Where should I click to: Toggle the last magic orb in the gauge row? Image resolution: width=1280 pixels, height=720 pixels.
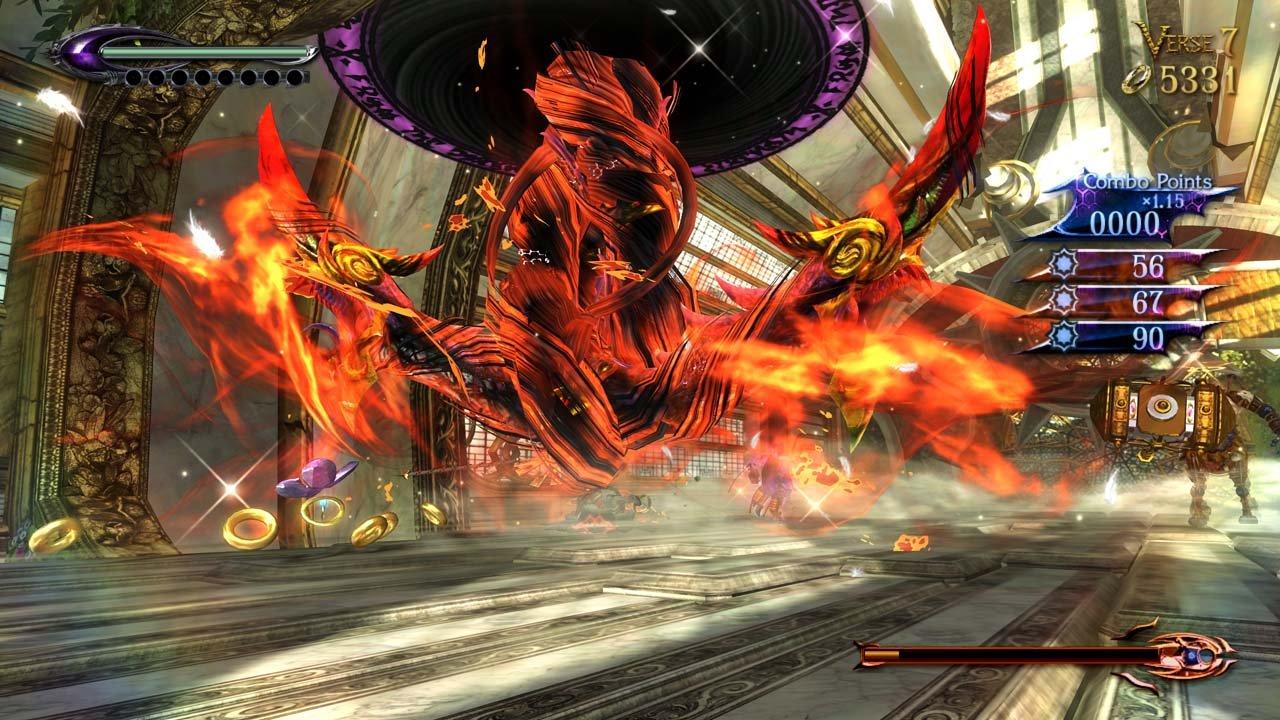click(294, 79)
